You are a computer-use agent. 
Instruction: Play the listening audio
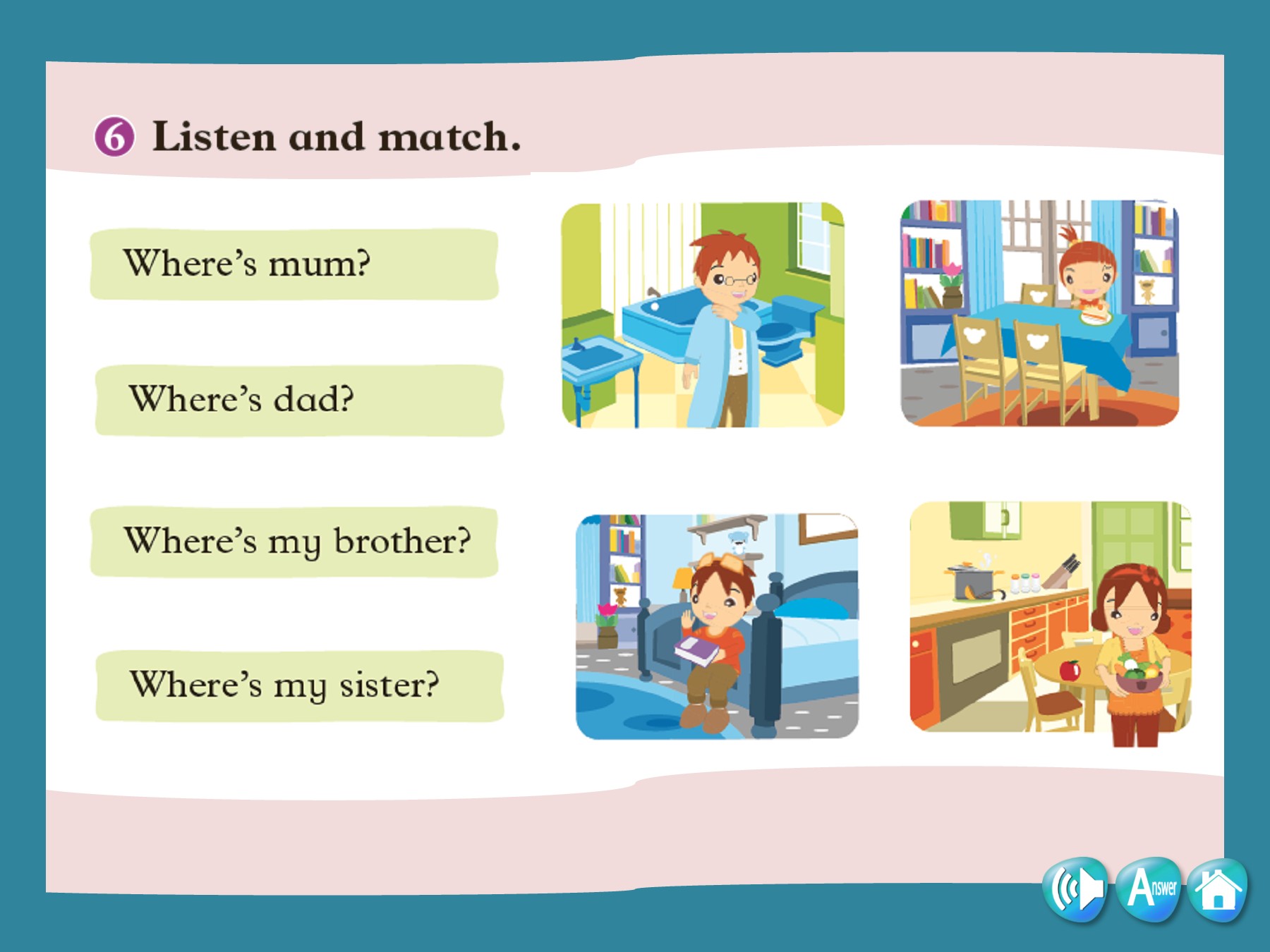click(x=1075, y=889)
